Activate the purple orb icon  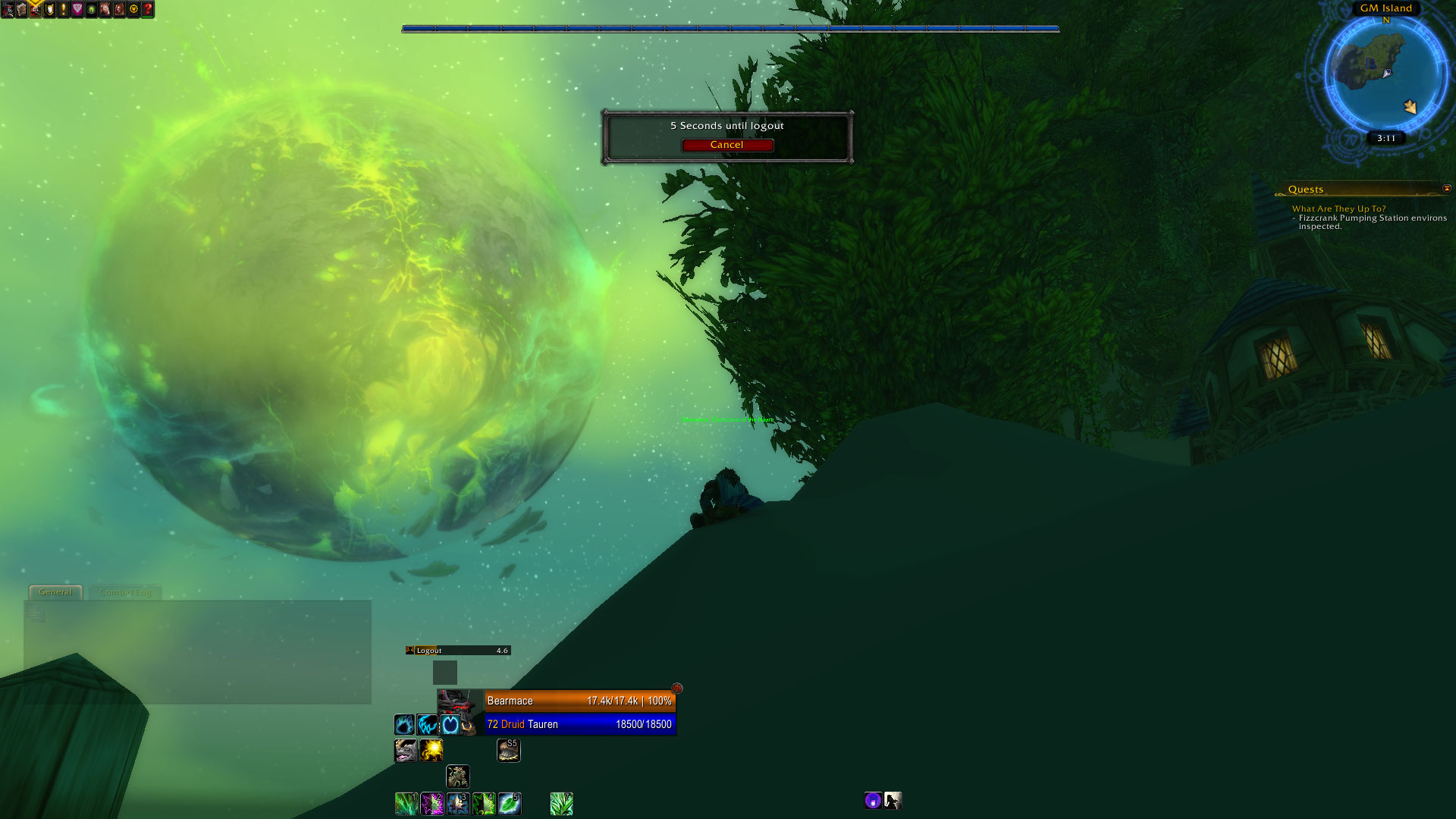click(x=873, y=800)
